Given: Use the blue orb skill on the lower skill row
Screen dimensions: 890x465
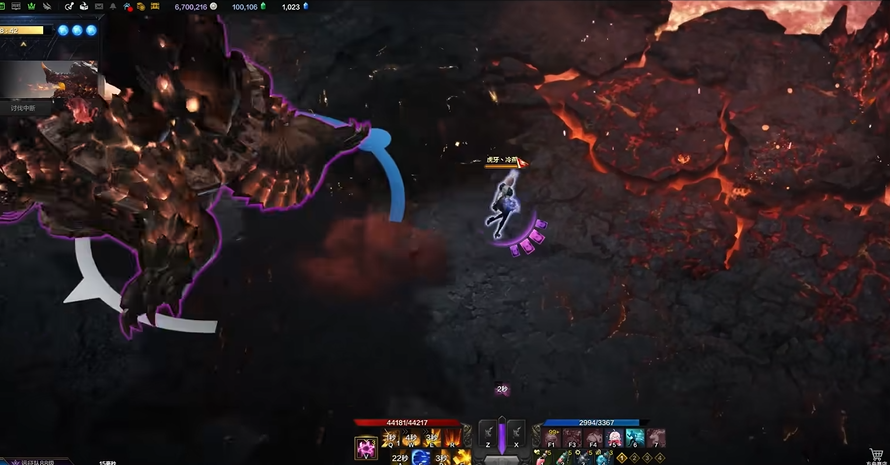Looking at the screenshot, I should 421,457.
